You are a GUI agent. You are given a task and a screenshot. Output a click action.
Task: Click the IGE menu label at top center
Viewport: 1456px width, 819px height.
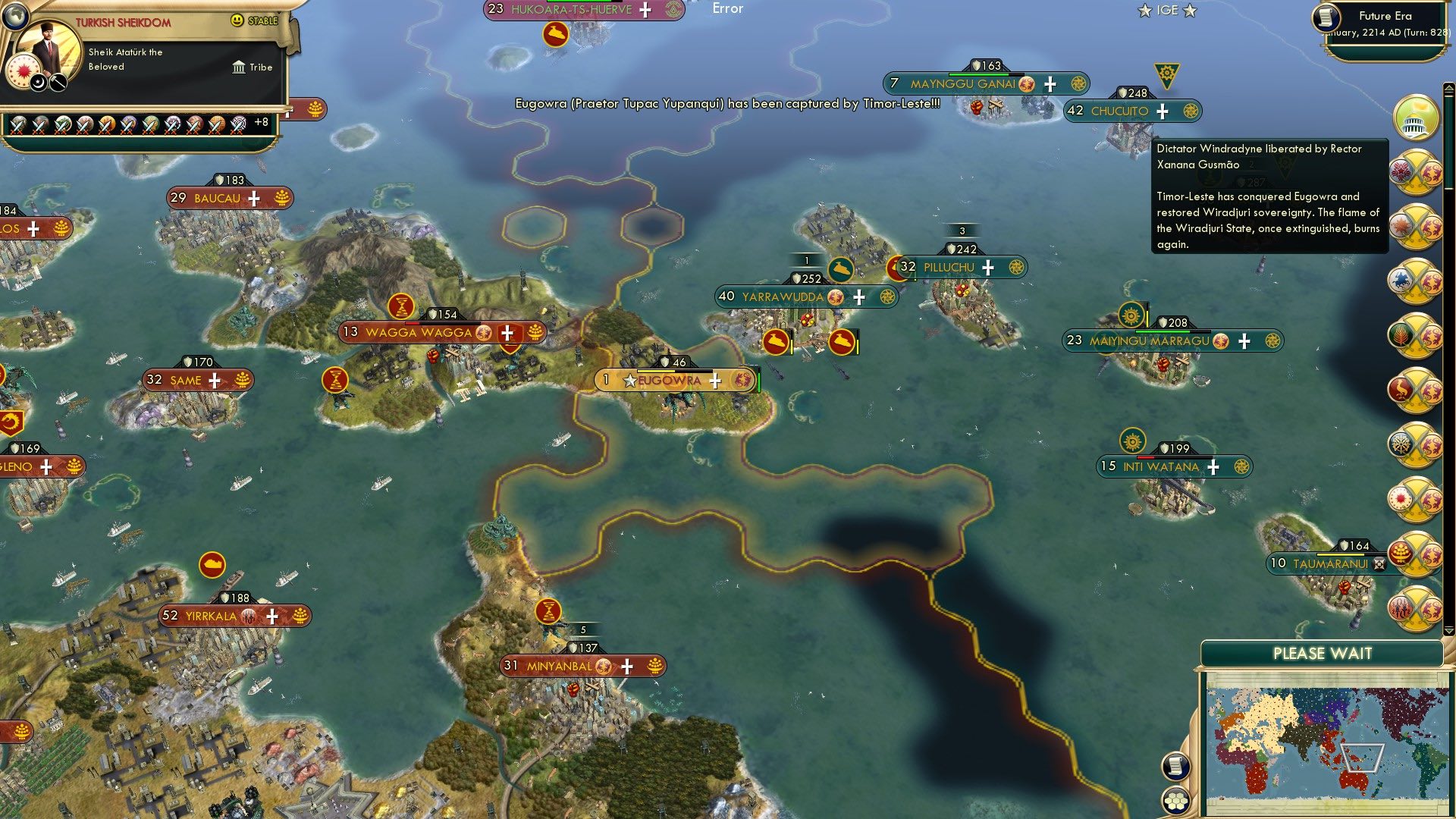click(x=1168, y=10)
